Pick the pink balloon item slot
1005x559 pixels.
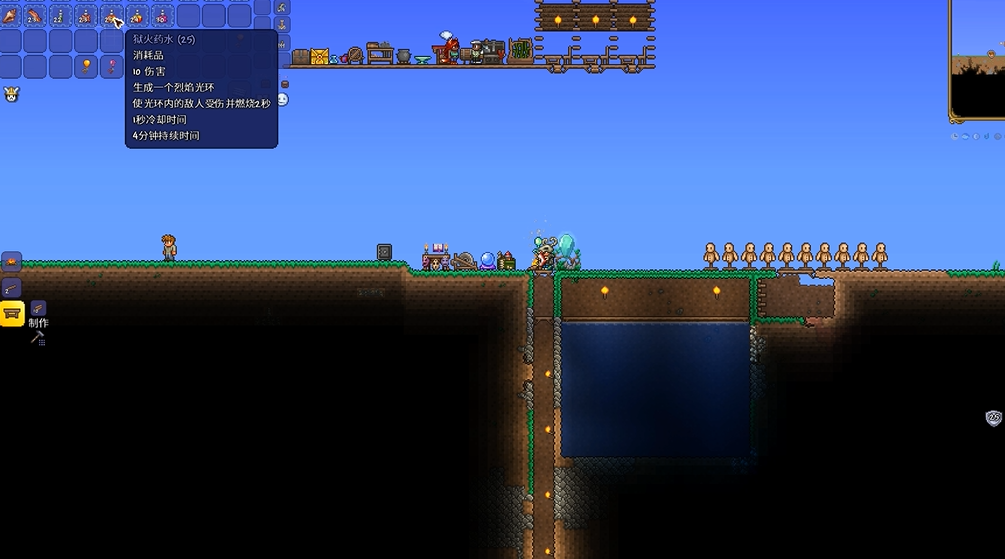112,67
